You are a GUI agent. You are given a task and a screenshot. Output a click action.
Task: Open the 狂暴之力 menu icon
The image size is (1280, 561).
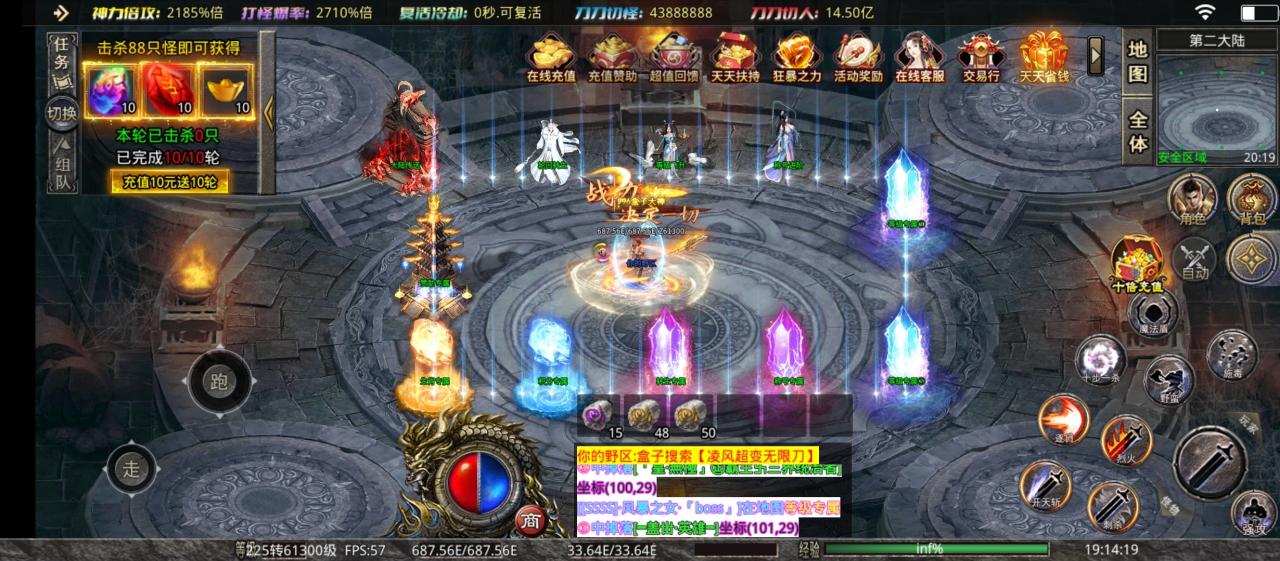click(797, 58)
